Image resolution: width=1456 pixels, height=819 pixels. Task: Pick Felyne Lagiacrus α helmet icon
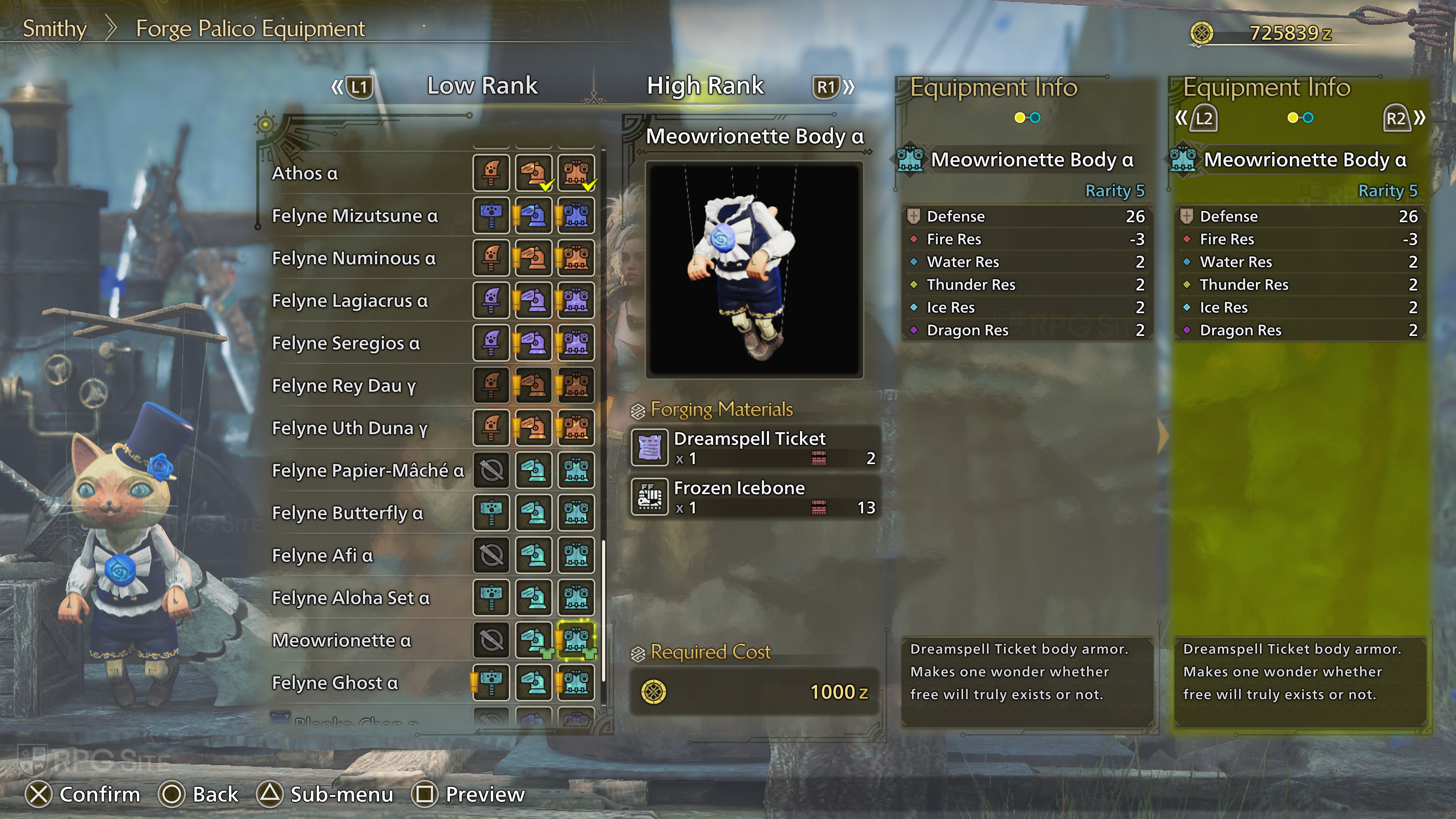coord(533,301)
